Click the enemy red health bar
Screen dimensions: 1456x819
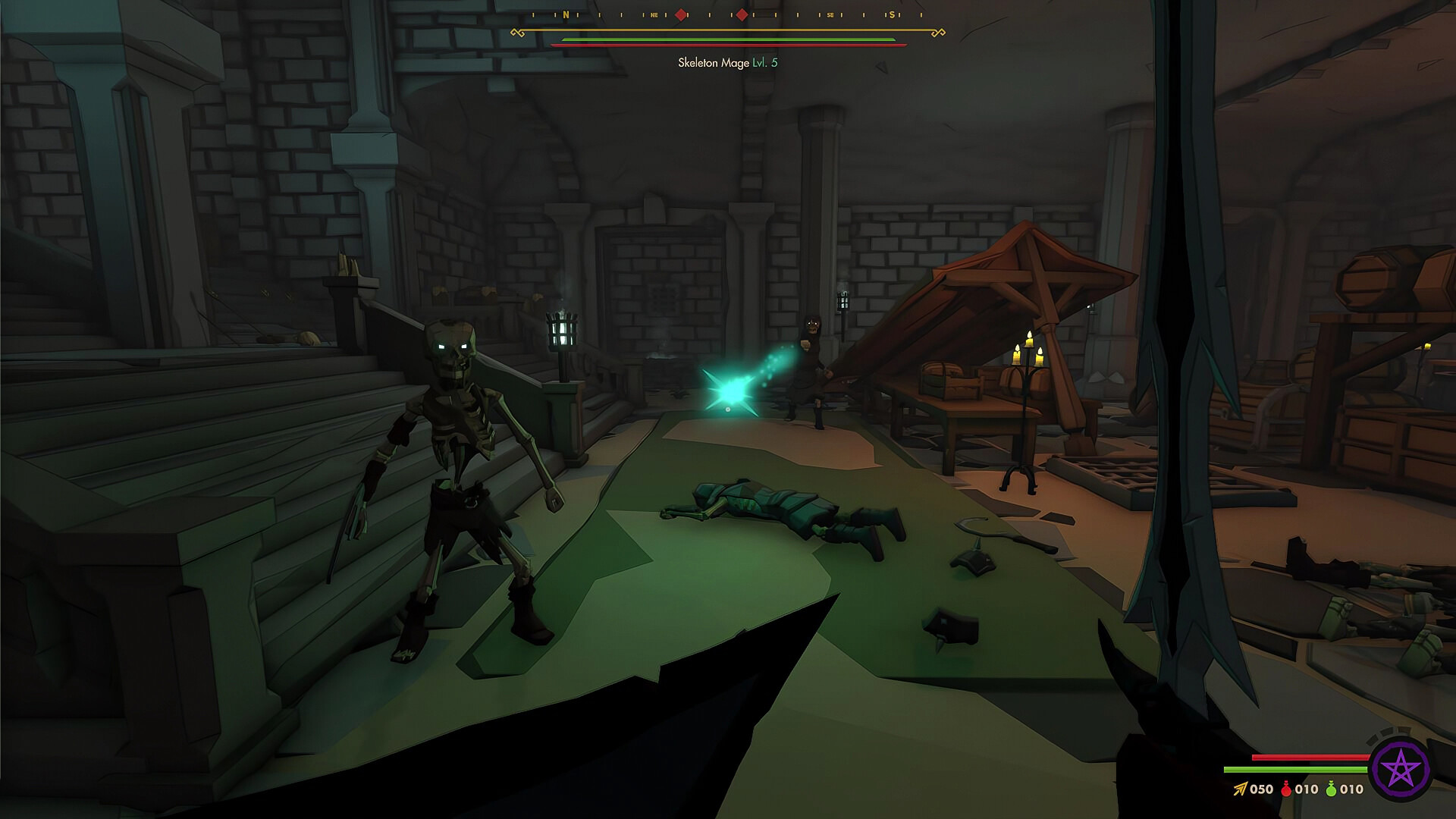pyautogui.click(x=728, y=45)
